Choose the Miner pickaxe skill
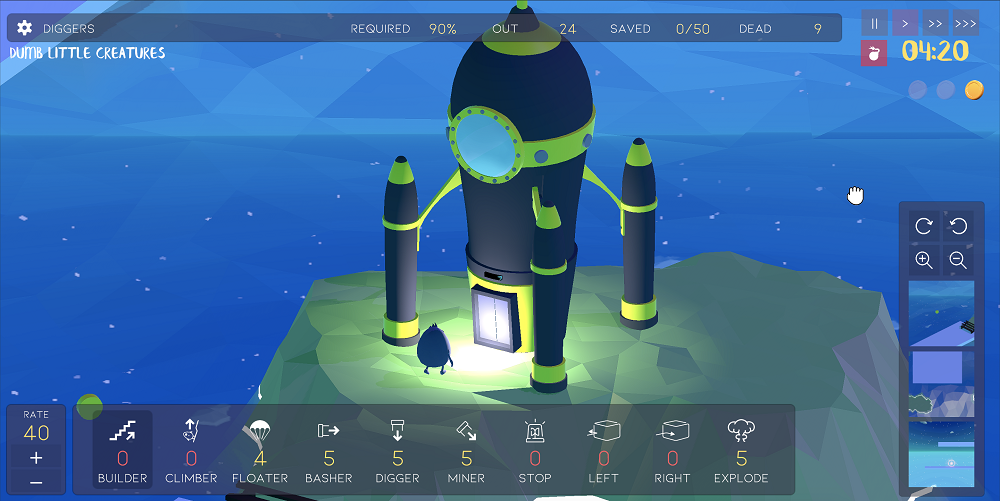1000x501 pixels. point(466,449)
